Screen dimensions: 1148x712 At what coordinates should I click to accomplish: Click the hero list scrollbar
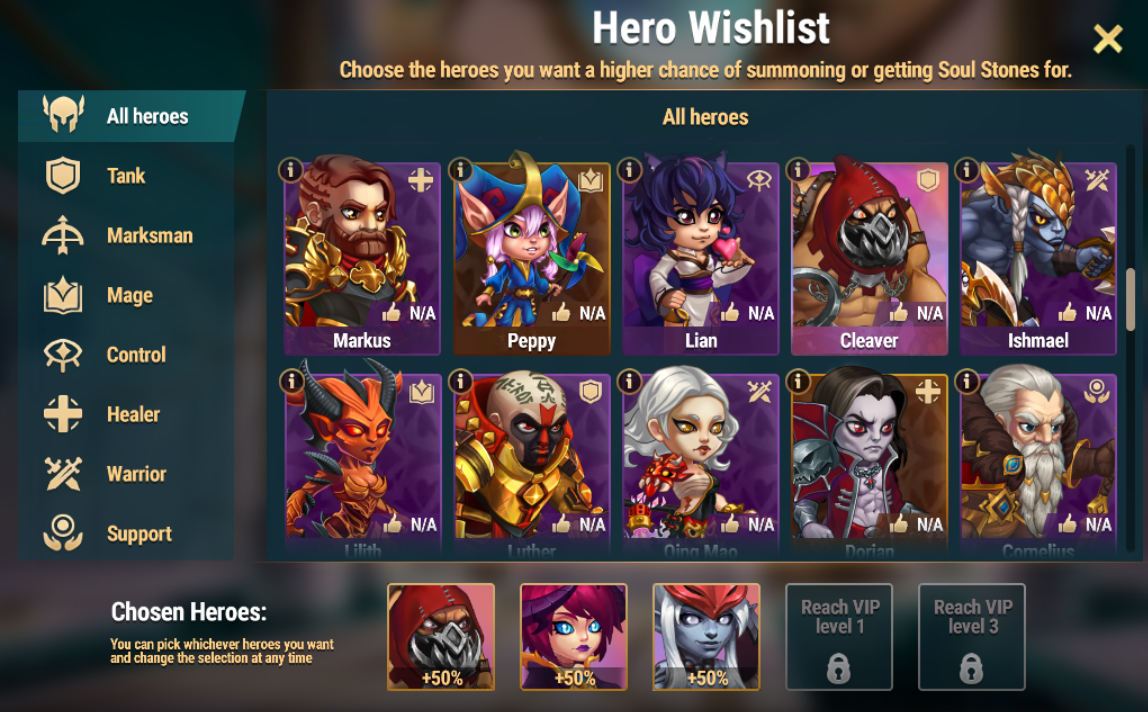click(1131, 300)
